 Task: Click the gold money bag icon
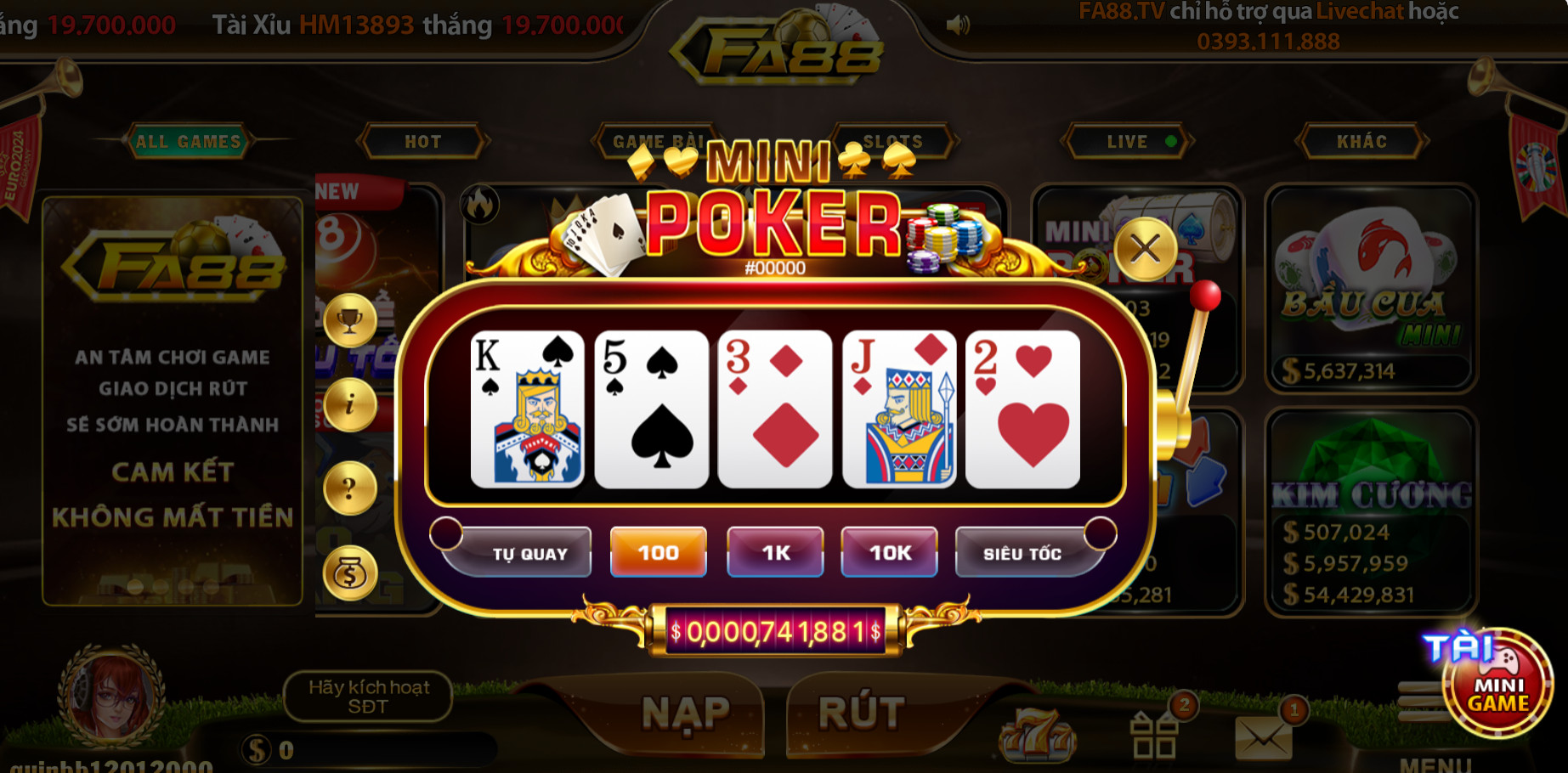tap(349, 572)
